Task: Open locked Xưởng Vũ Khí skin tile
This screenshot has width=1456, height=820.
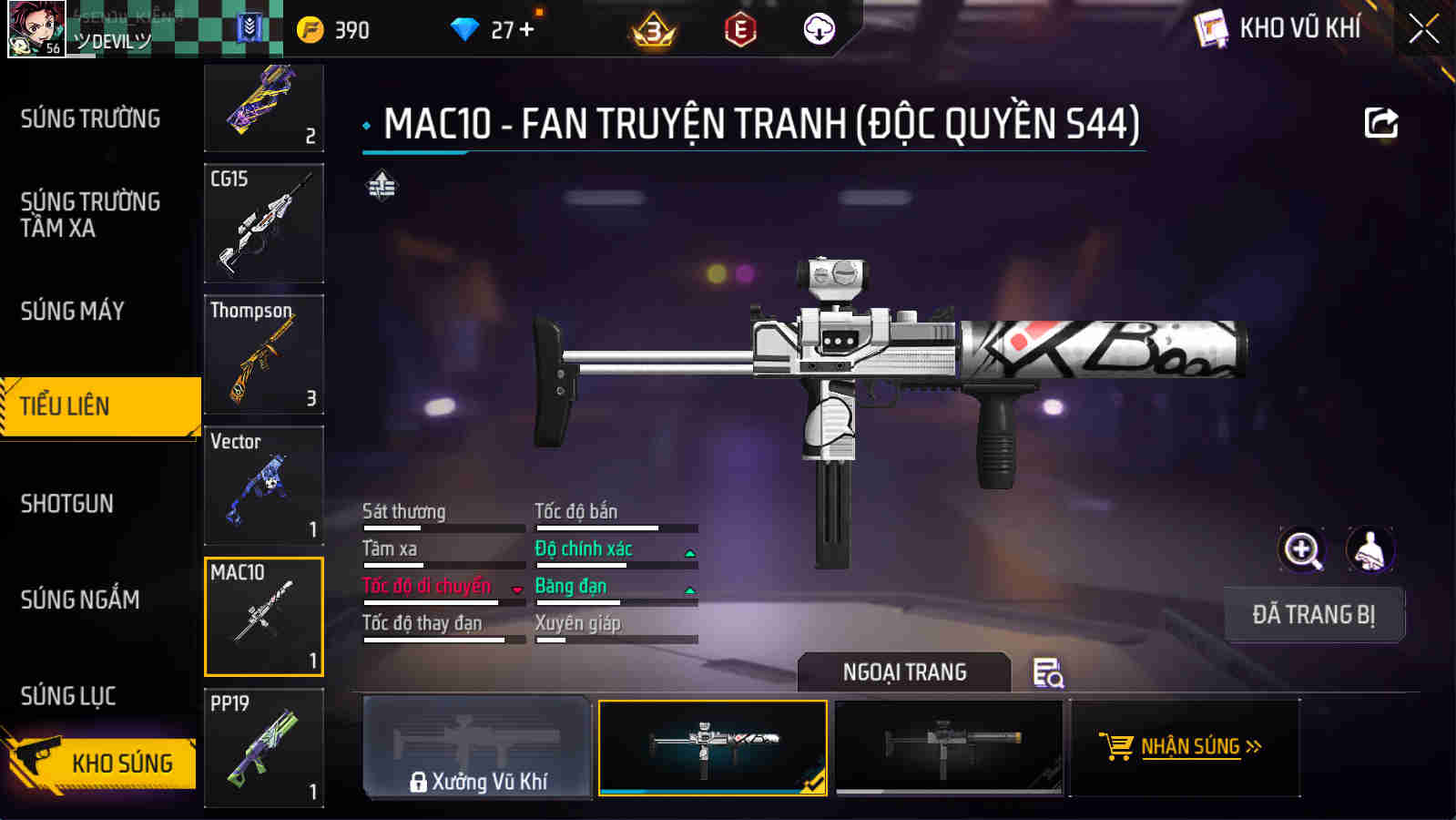Action: [477, 747]
